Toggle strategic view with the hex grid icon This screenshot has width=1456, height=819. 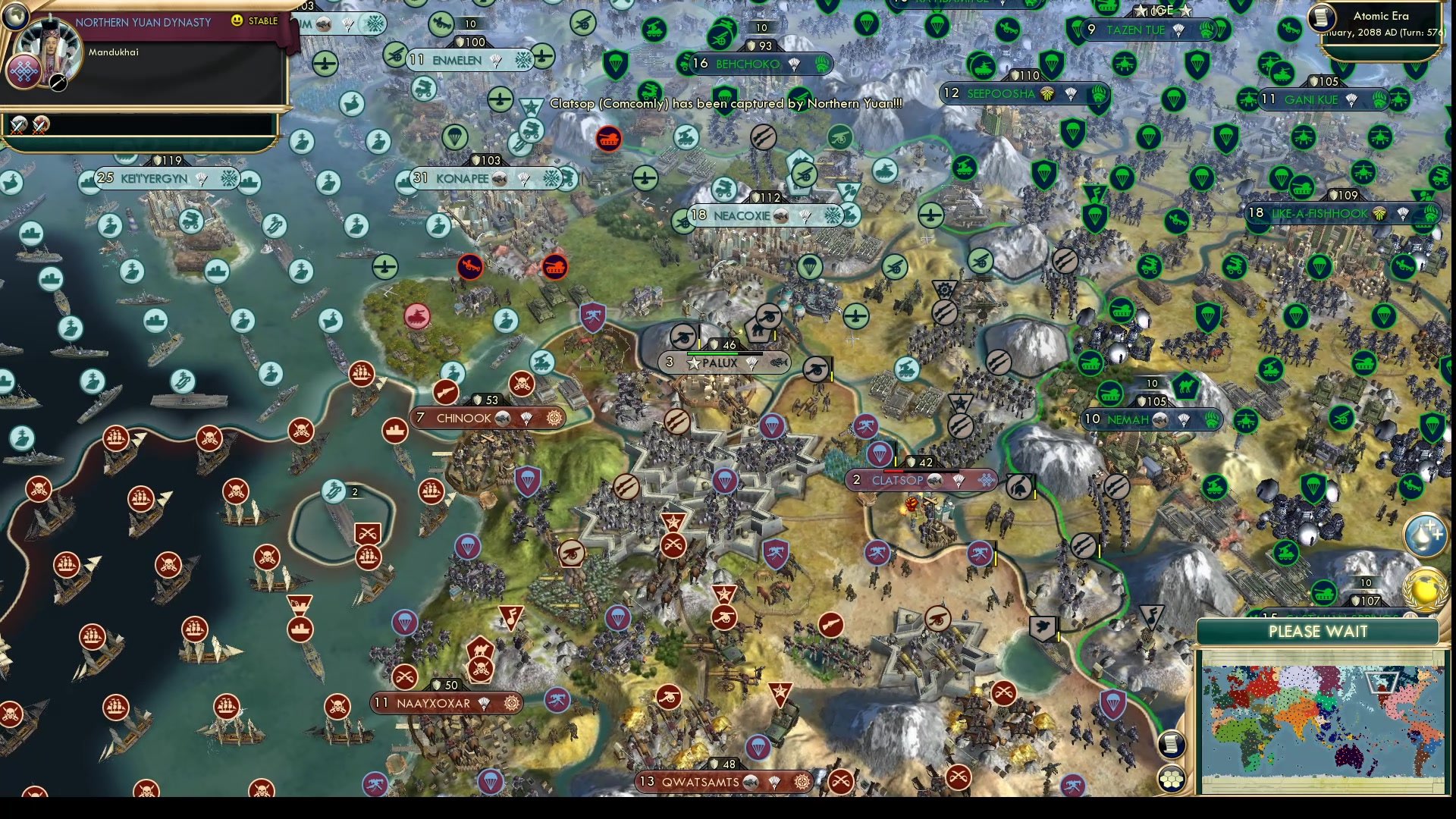1172,777
